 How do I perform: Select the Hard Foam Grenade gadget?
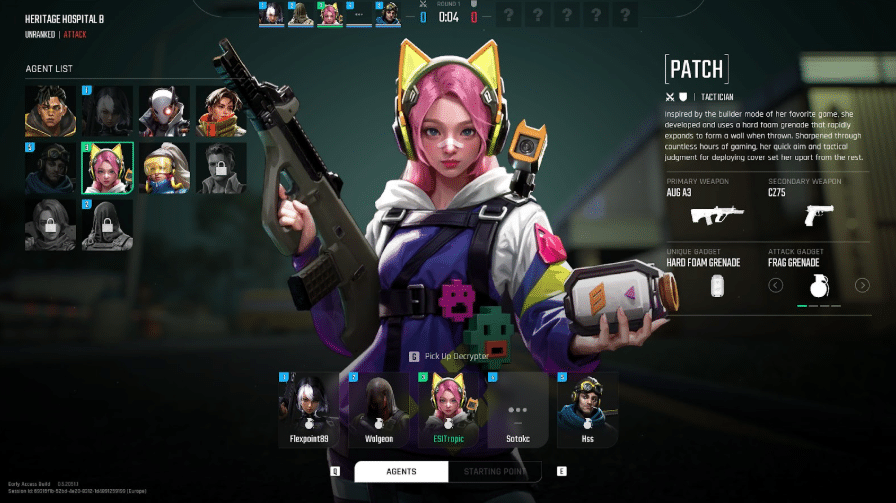click(x=716, y=285)
